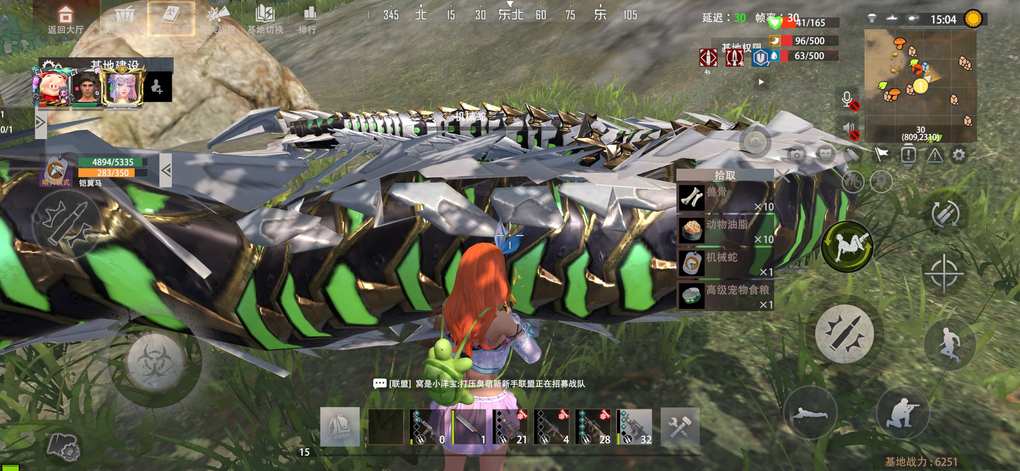1020x471 pixels.
Task: Open the alliance chat message bar
Action: [x=478, y=383]
